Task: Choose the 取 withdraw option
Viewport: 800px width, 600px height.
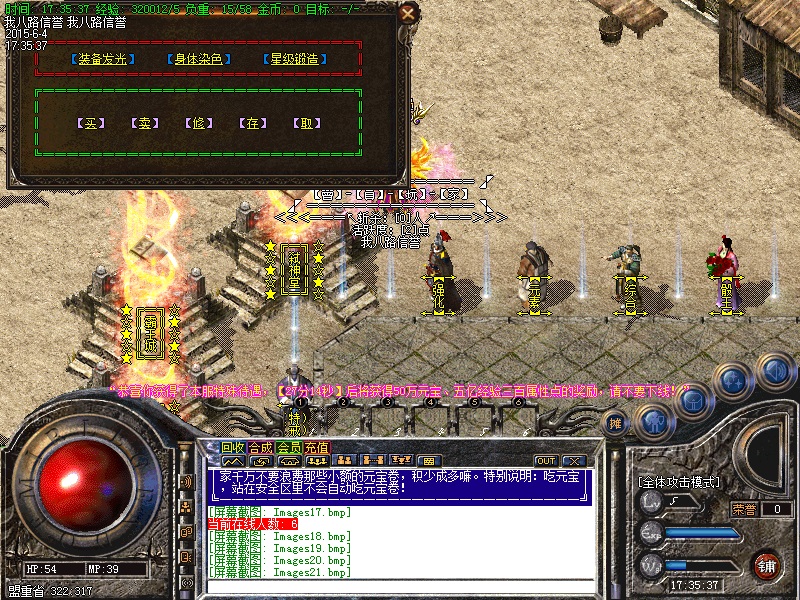Action: [x=308, y=124]
